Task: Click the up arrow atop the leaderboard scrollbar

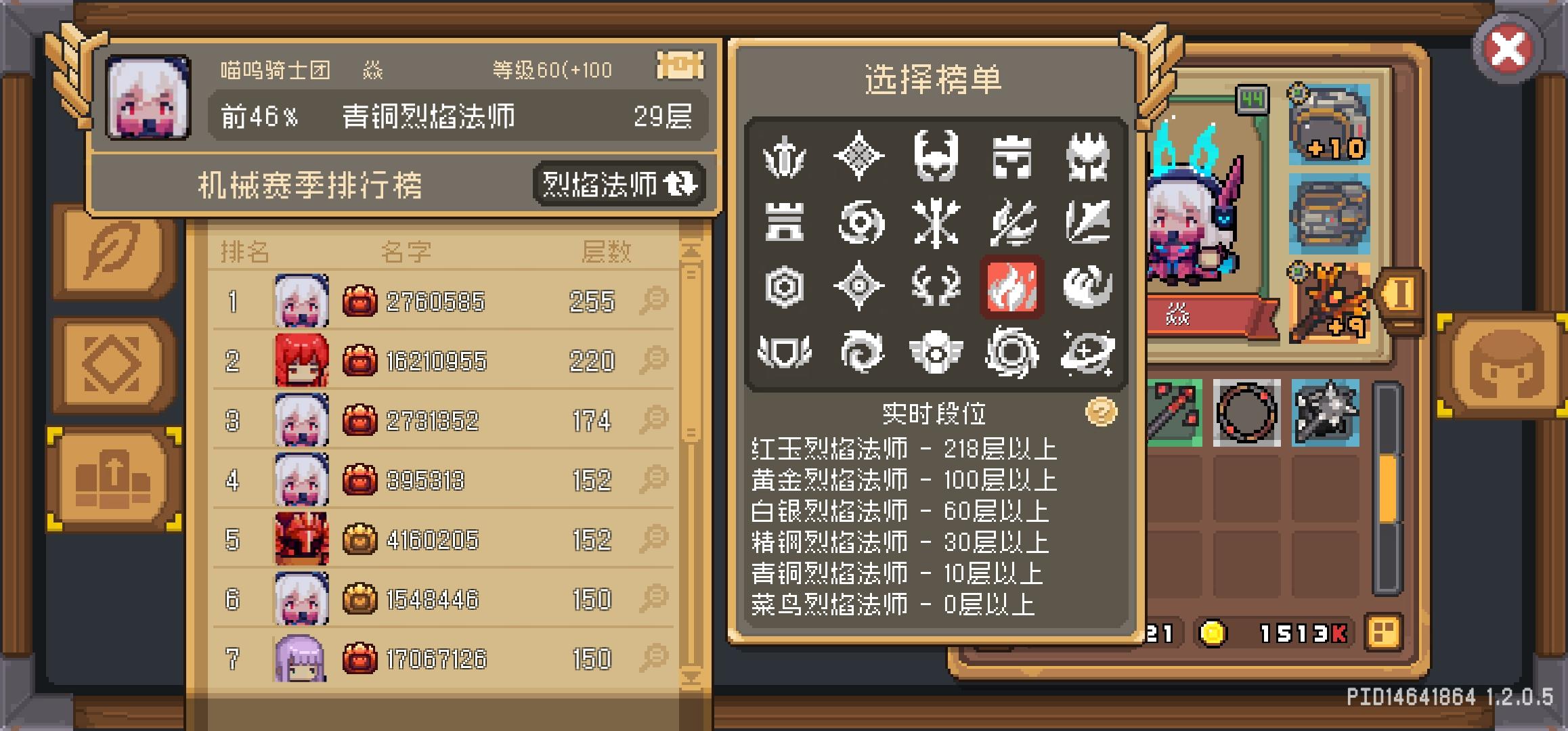Action: coord(691,250)
